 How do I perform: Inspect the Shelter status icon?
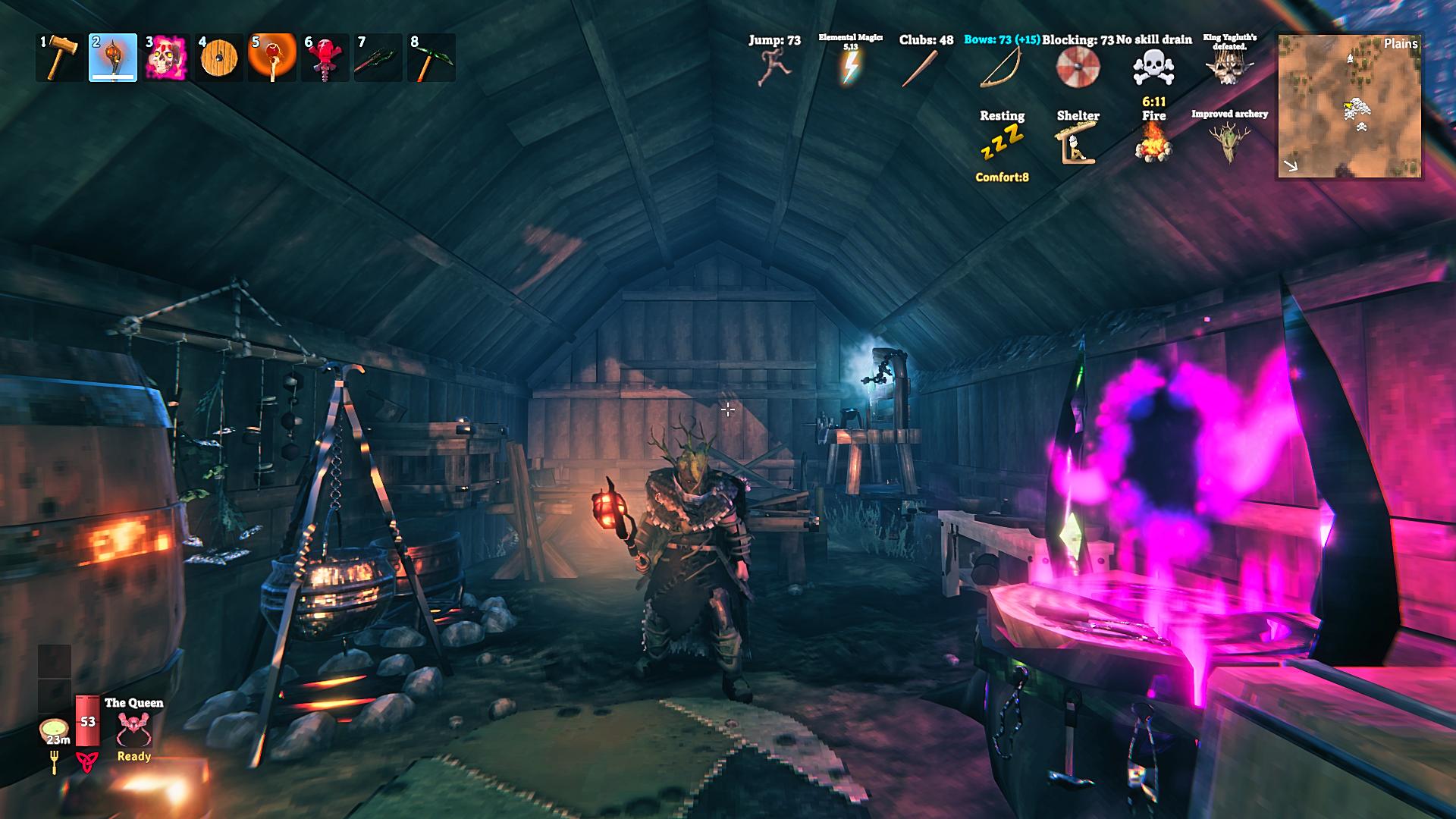point(1078,144)
